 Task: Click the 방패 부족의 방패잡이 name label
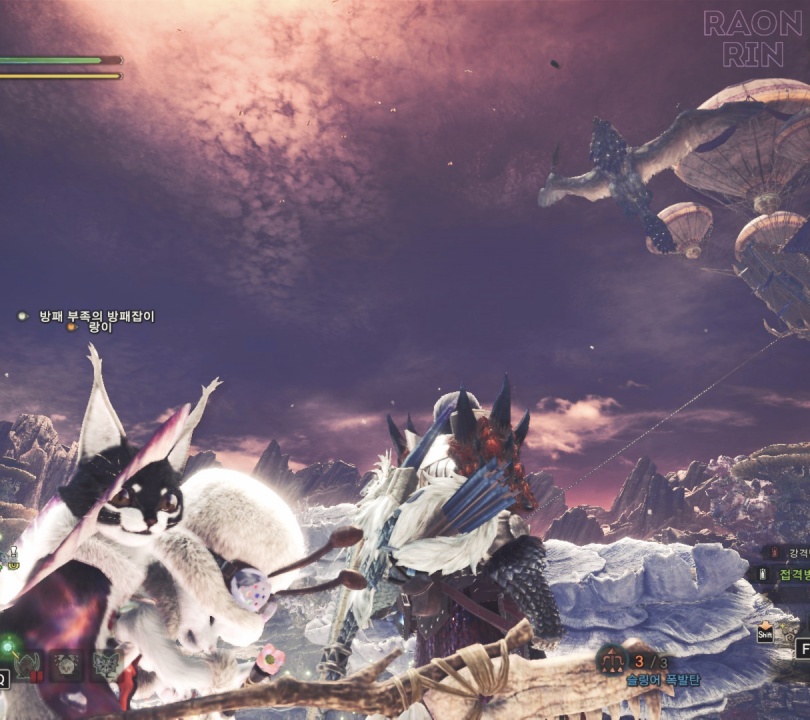[97, 316]
